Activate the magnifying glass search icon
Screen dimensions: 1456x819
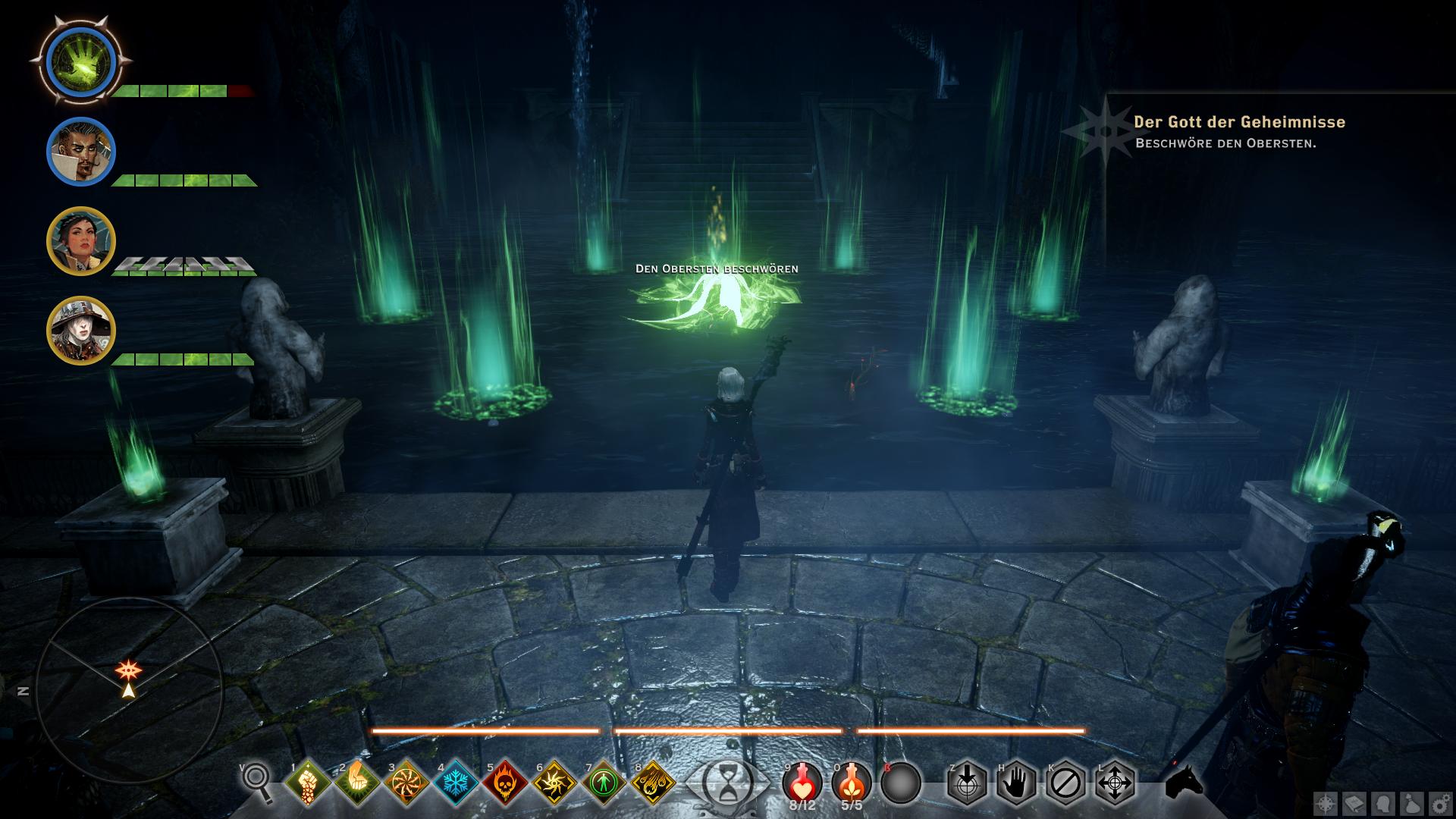(256, 781)
